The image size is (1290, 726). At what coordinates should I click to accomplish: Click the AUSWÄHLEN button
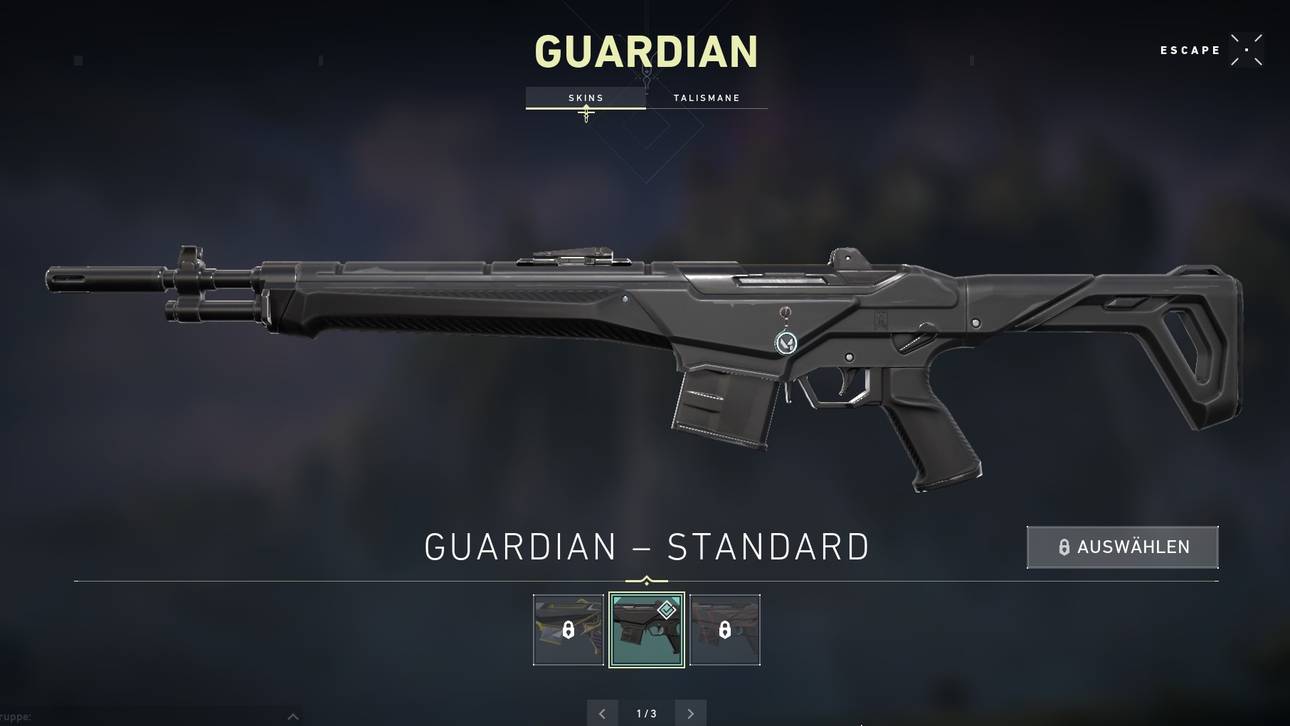coord(1122,546)
